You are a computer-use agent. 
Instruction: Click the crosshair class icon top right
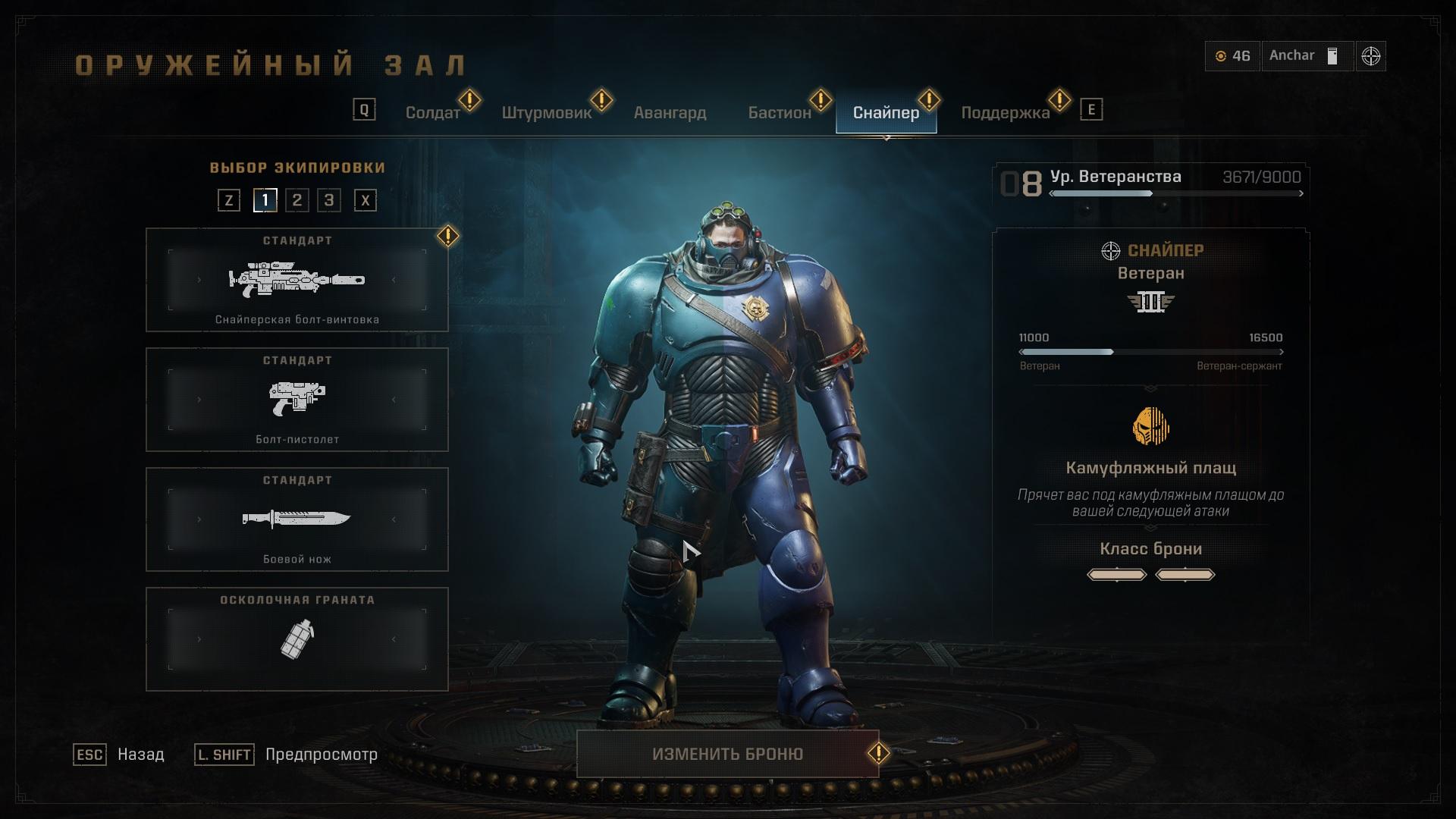click(x=1370, y=56)
